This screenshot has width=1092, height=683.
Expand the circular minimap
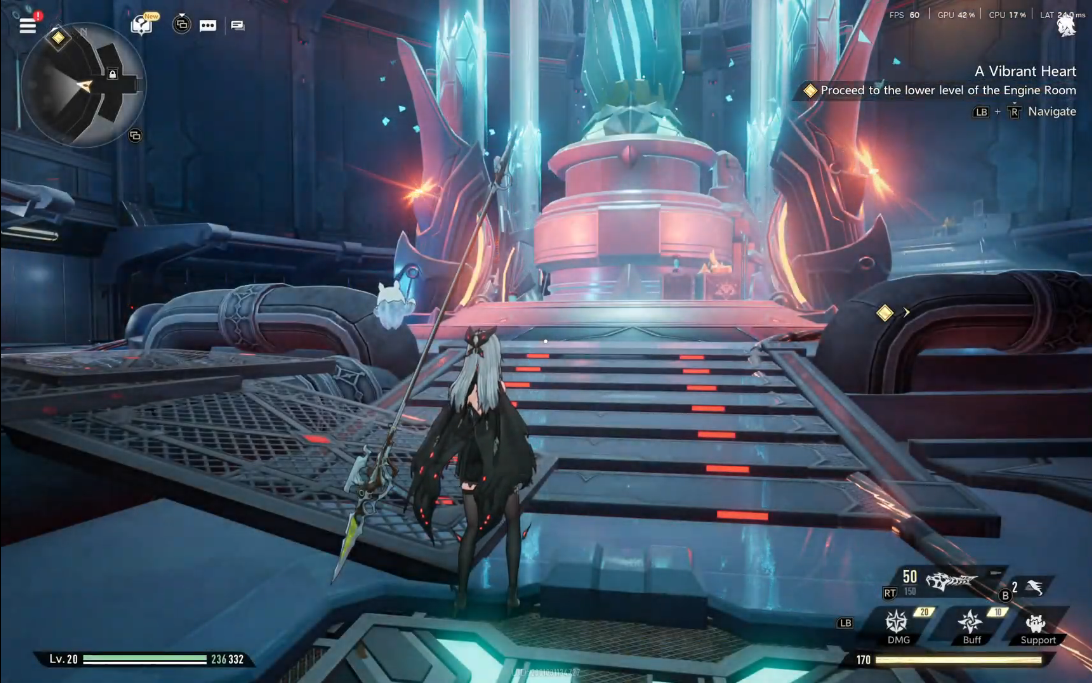83,85
